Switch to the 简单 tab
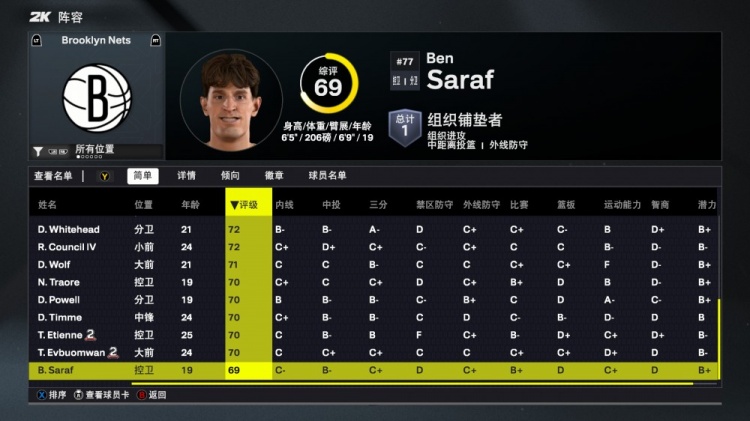 point(143,176)
